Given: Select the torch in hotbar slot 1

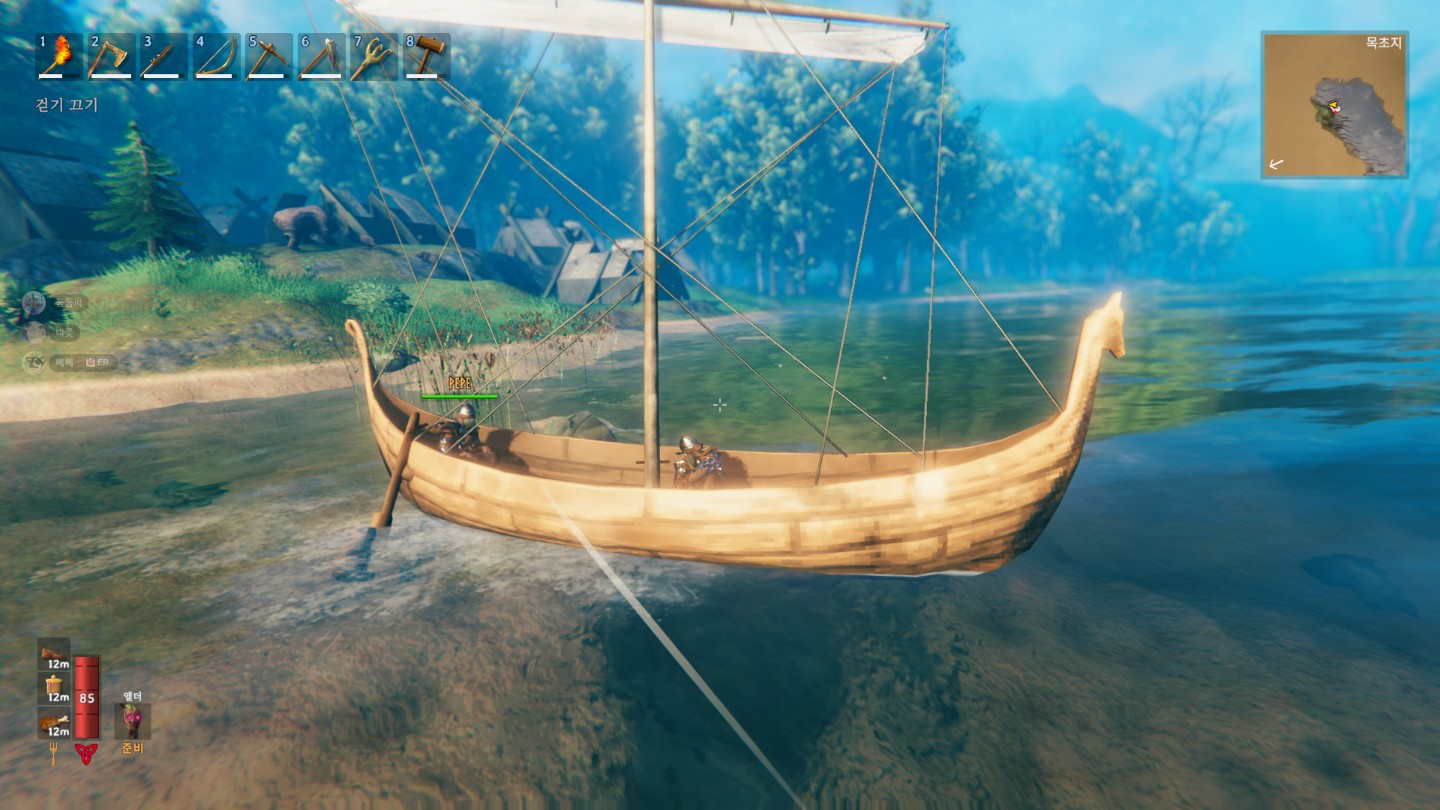Looking at the screenshot, I should pos(59,56).
